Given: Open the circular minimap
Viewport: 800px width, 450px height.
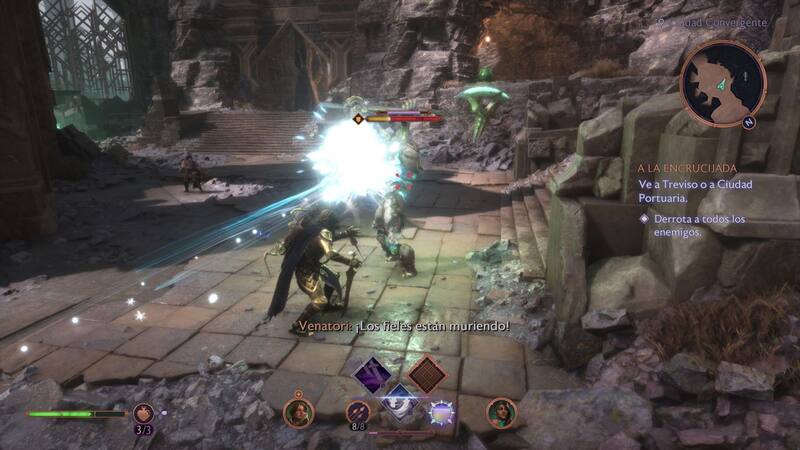Looking at the screenshot, I should coord(720,84).
